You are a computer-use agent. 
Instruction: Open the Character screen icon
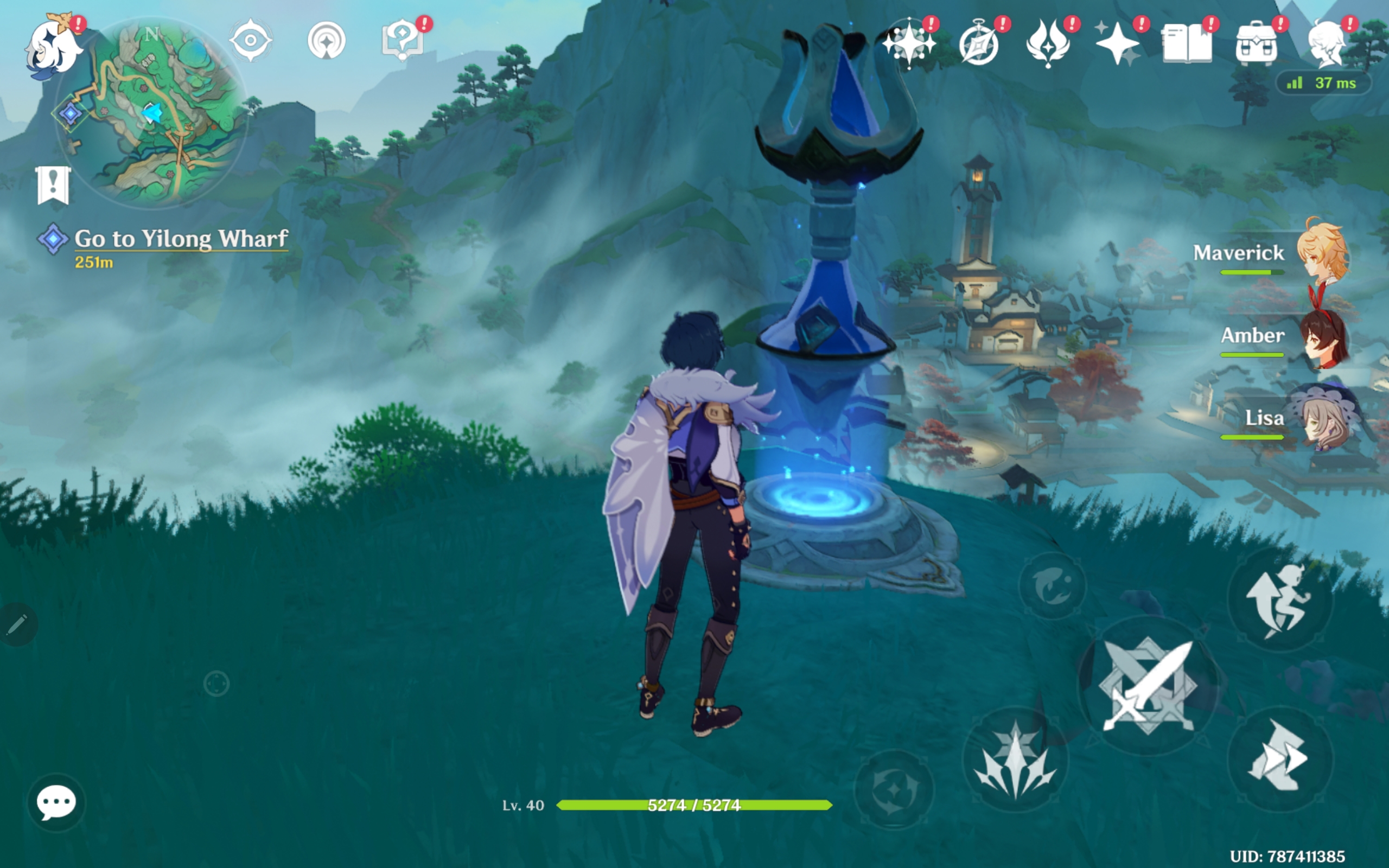click(x=1326, y=43)
